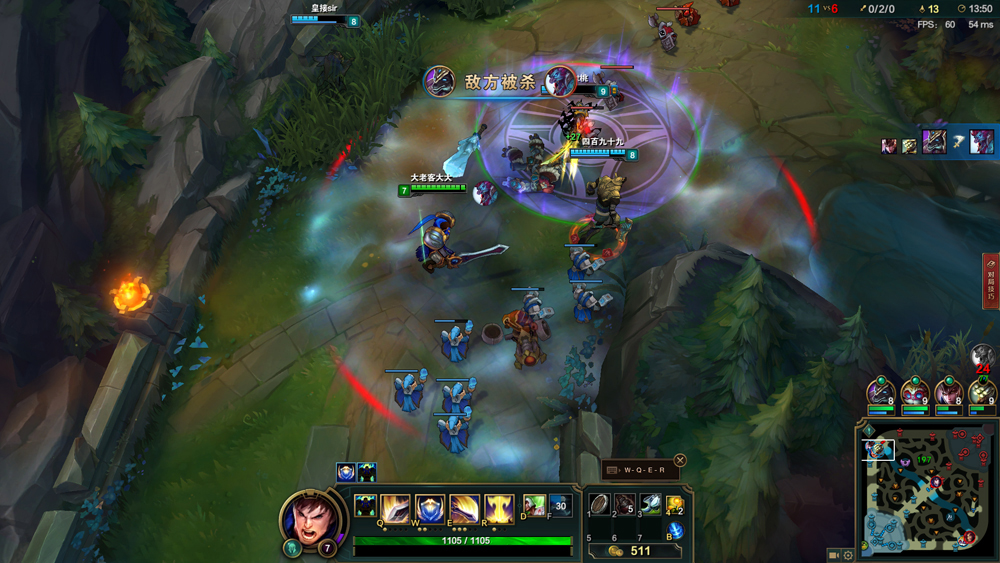Use the D summoner spell
The width and height of the screenshot is (1000, 563).
pos(535,505)
